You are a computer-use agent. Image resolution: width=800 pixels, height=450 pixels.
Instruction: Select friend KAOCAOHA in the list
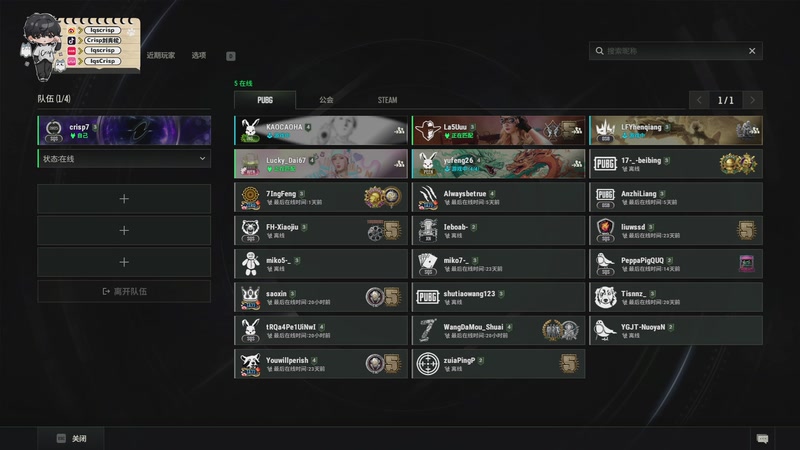321,130
